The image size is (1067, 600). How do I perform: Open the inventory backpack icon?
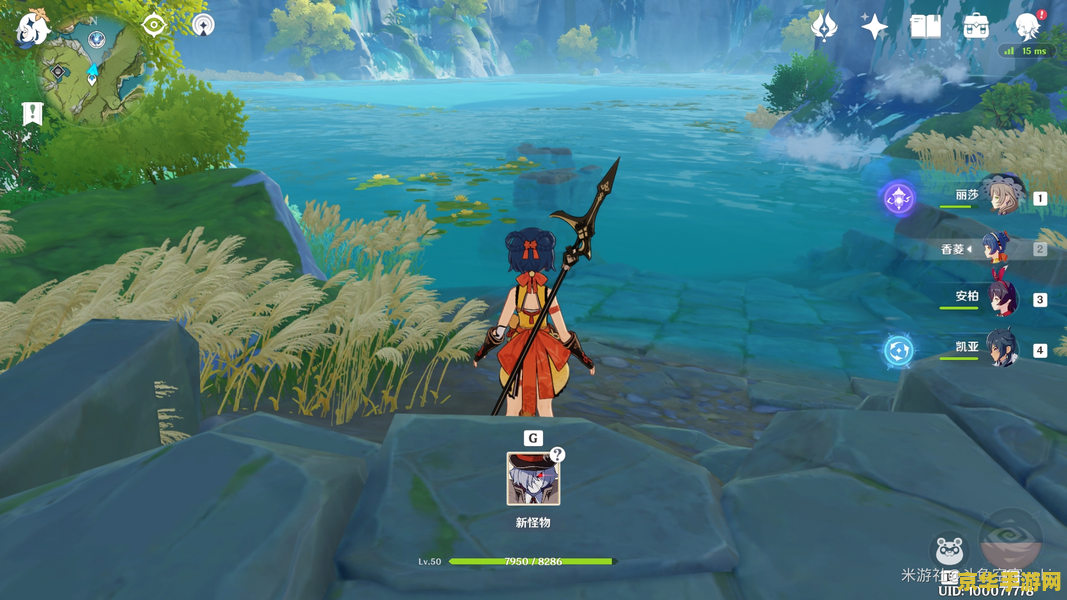click(976, 27)
